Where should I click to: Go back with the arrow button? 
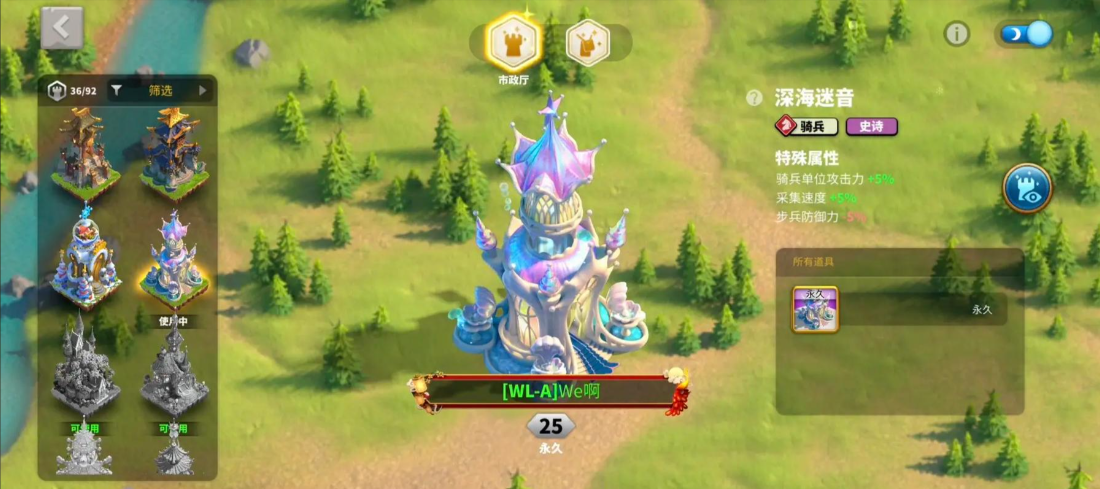(x=62, y=28)
